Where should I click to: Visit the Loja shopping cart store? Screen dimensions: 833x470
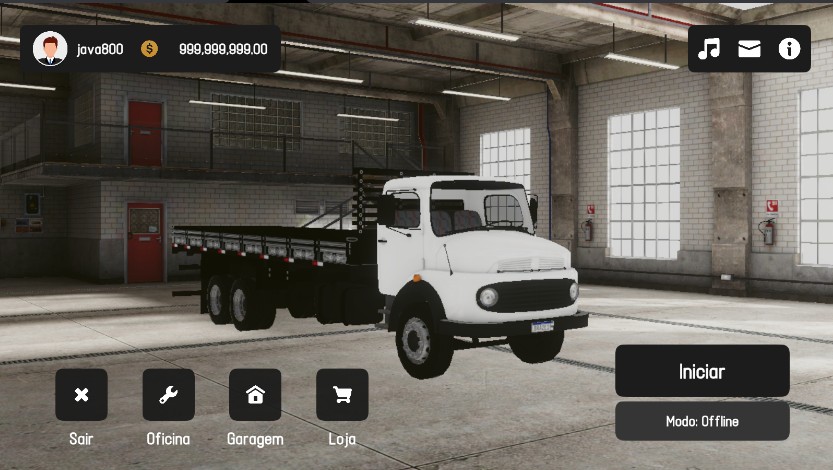tap(342, 395)
